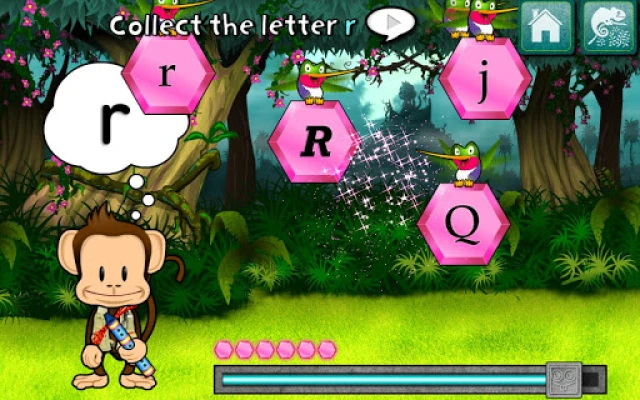Select the uppercase R hexagon tile

[314, 141]
